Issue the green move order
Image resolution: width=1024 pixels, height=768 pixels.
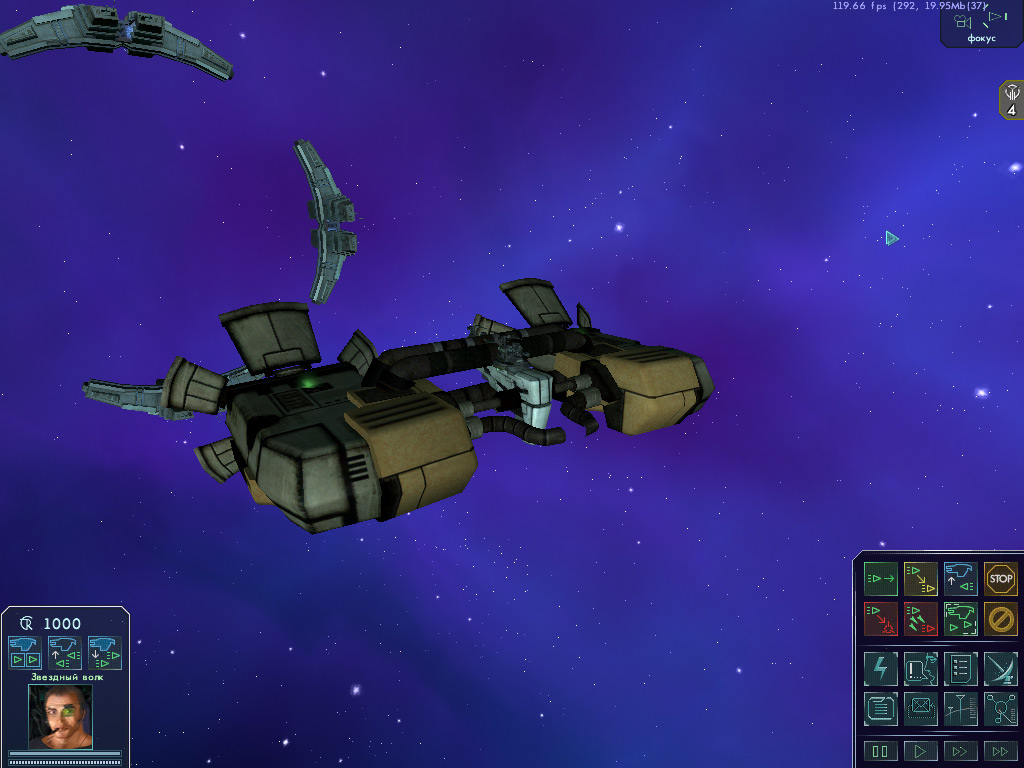[881, 579]
